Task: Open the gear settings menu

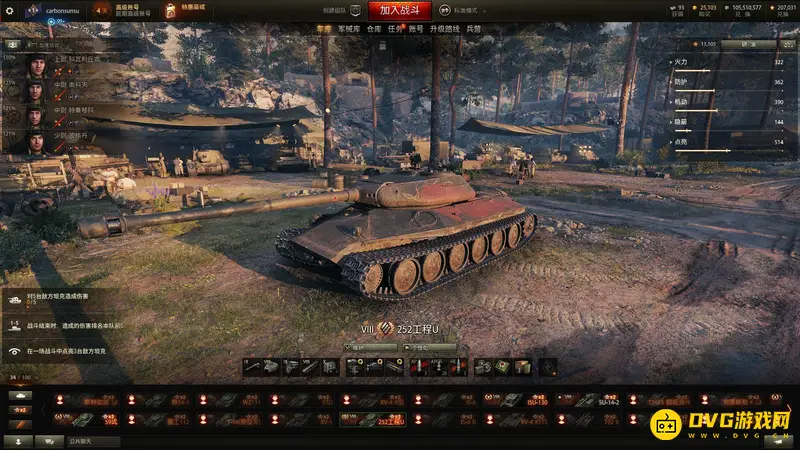Action: (x=10, y=10)
